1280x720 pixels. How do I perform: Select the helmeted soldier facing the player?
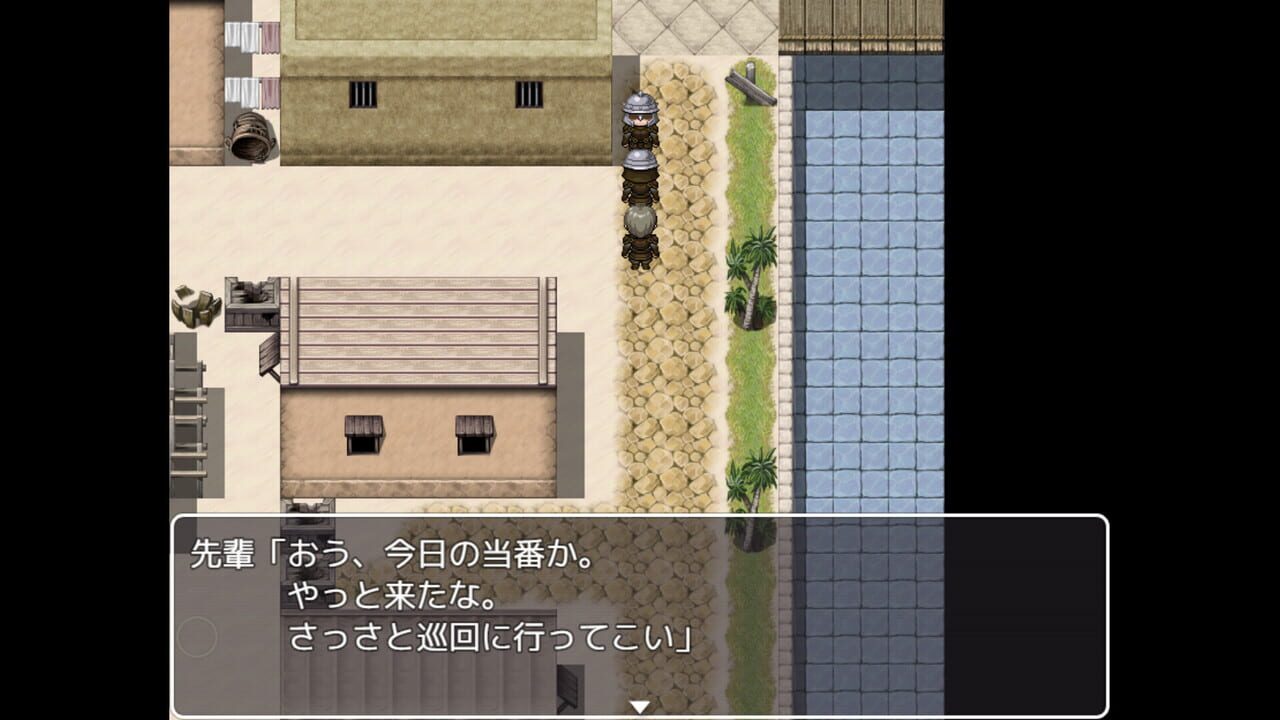click(x=638, y=120)
